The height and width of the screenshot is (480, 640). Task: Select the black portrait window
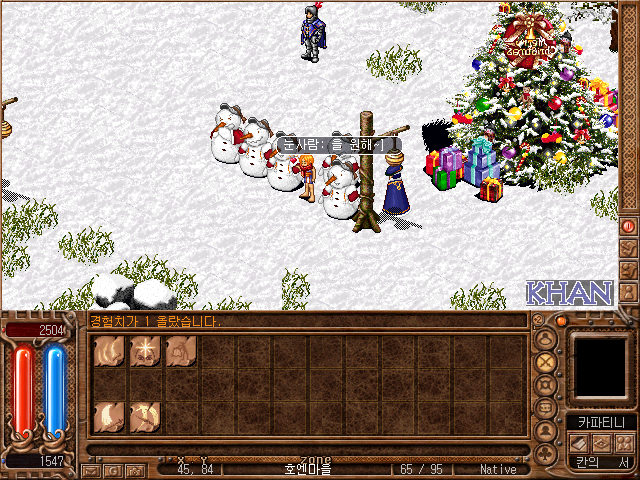[601, 366]
